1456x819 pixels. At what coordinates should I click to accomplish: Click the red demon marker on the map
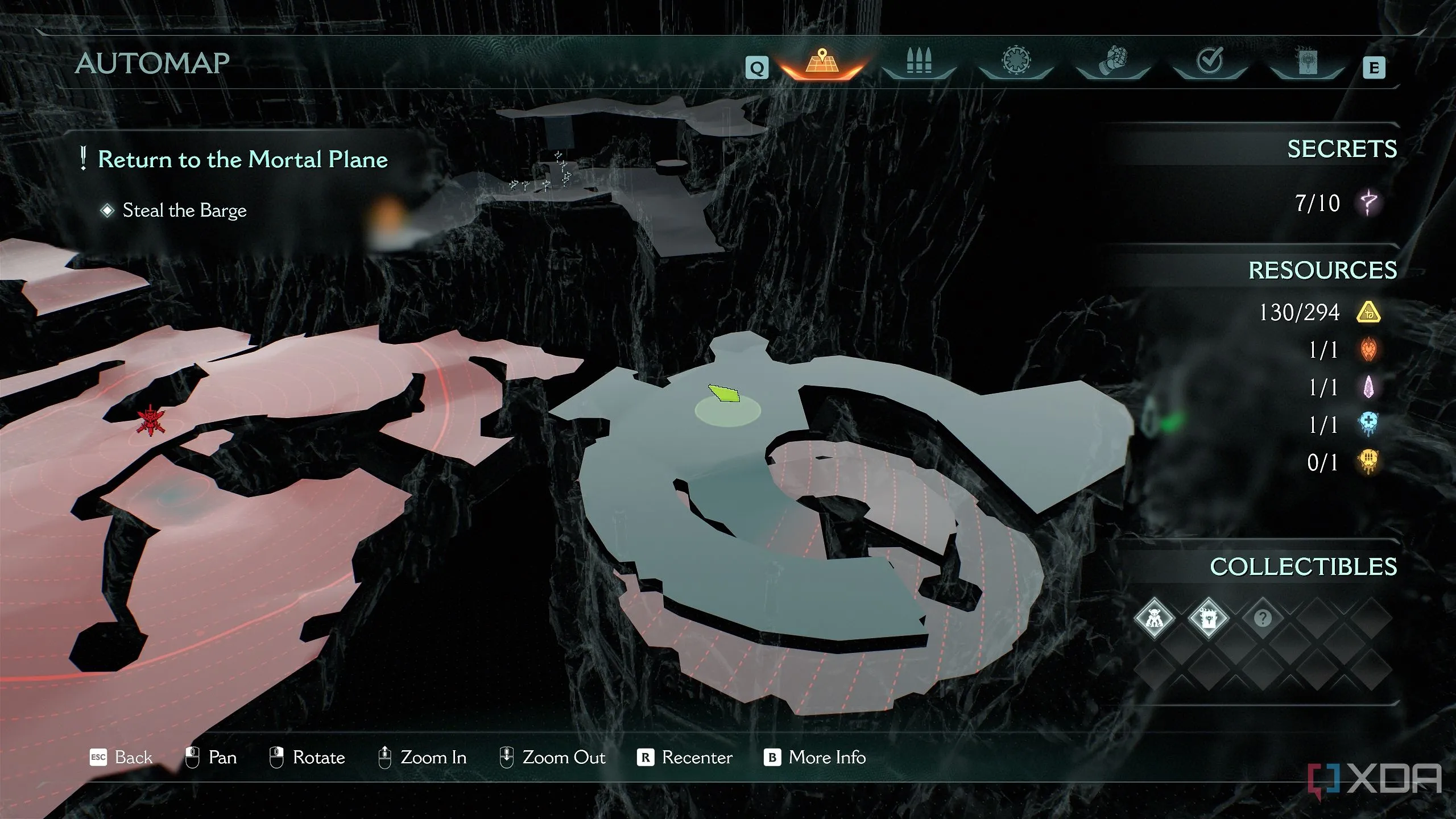150,420
